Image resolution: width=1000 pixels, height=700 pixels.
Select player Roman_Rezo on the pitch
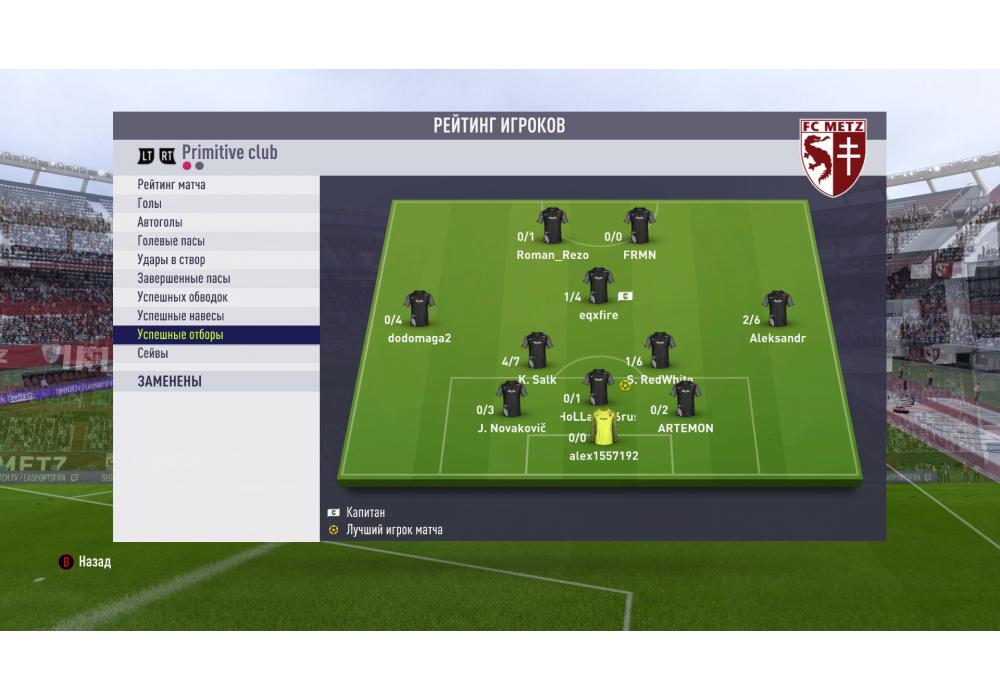(x=553, y=226)
